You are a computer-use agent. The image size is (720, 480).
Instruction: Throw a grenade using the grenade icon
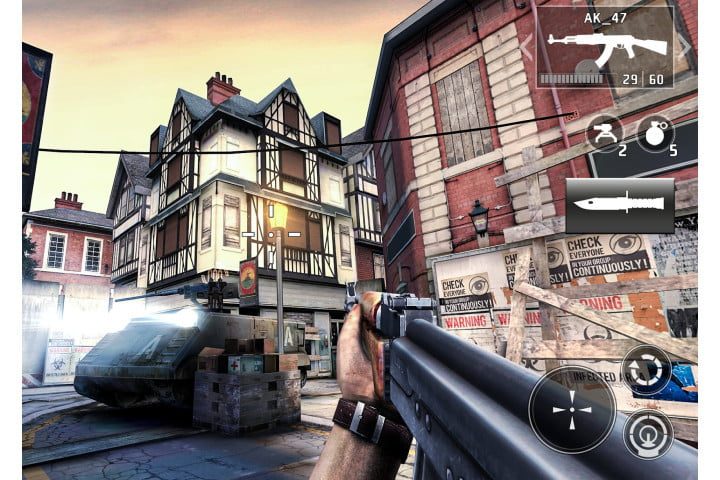(656, 132)
